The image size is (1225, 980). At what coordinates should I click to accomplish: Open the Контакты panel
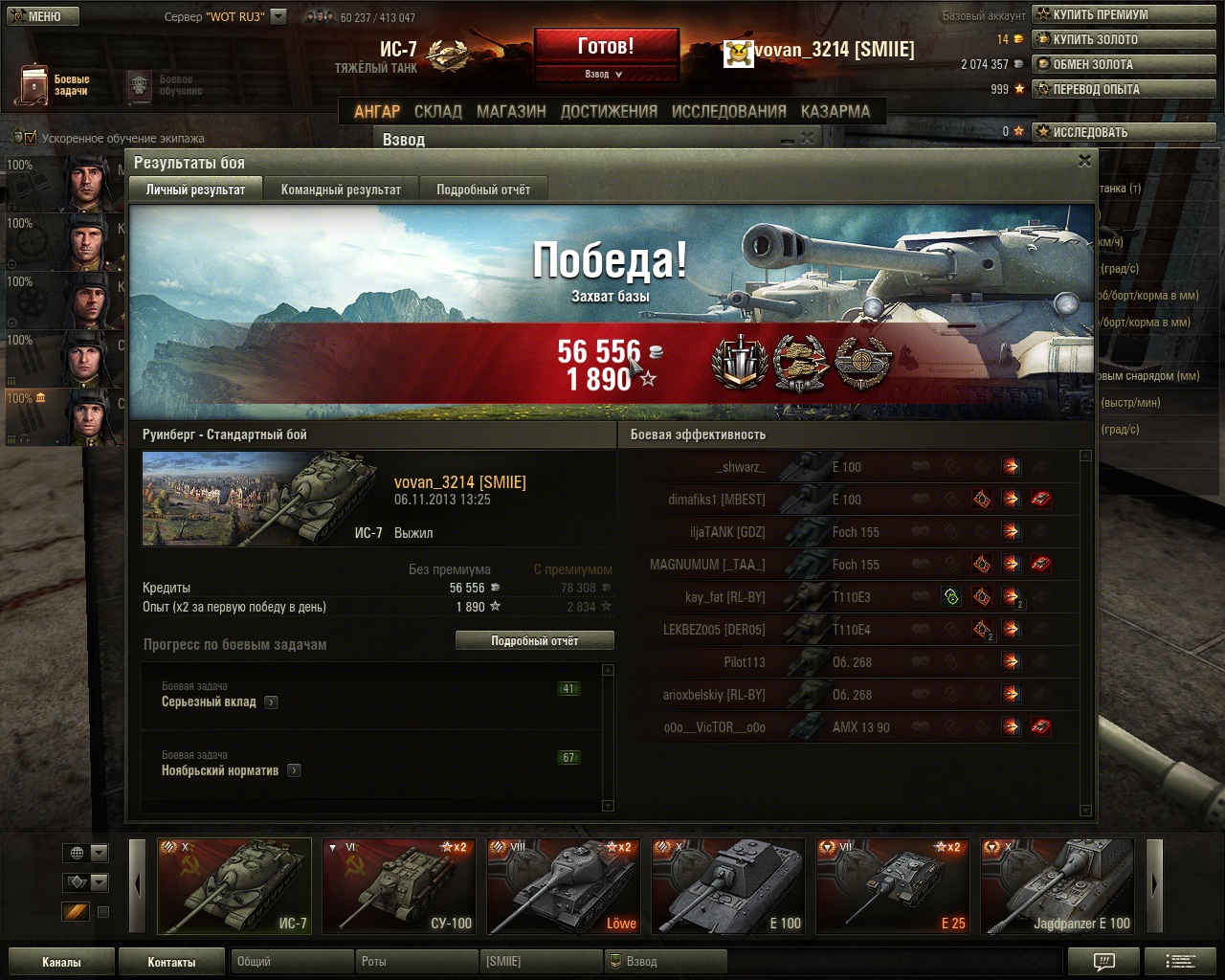coord(171,962)
